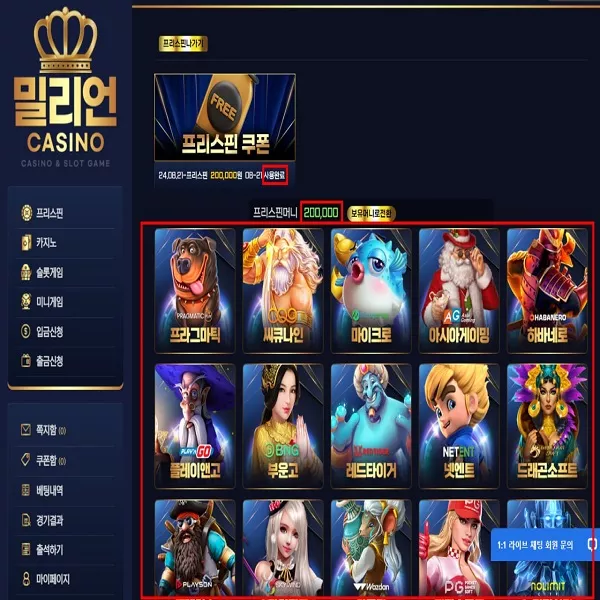
Task: Choose 출금신청 withdrawal request
Action: pos(50,360)
